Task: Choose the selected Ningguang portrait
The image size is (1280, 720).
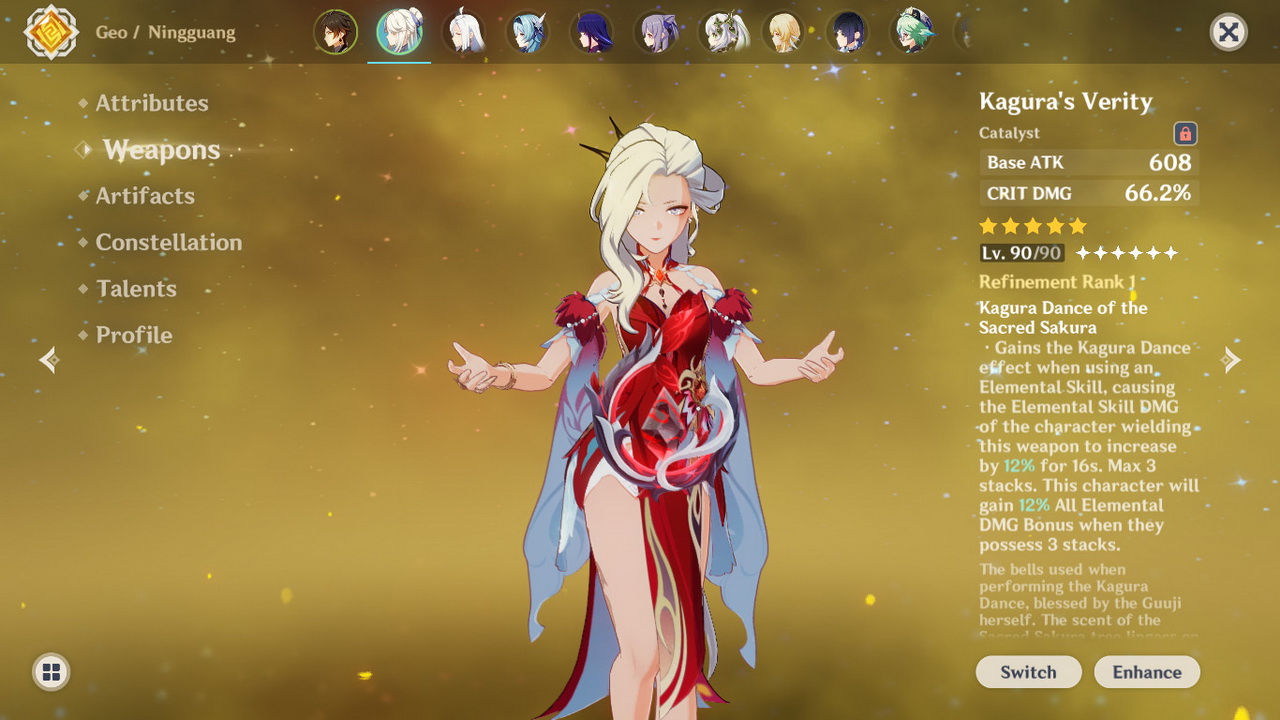Action: [x=399, y=32]
